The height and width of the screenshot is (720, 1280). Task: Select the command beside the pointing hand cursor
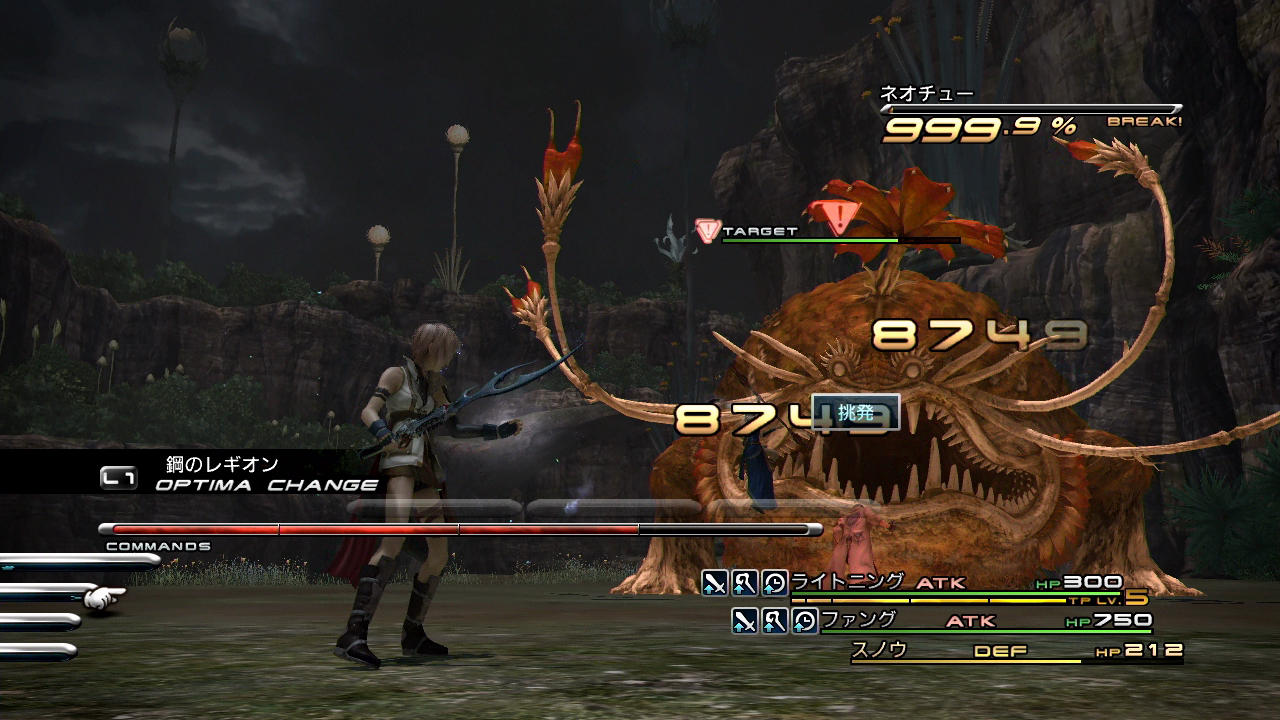45,592
